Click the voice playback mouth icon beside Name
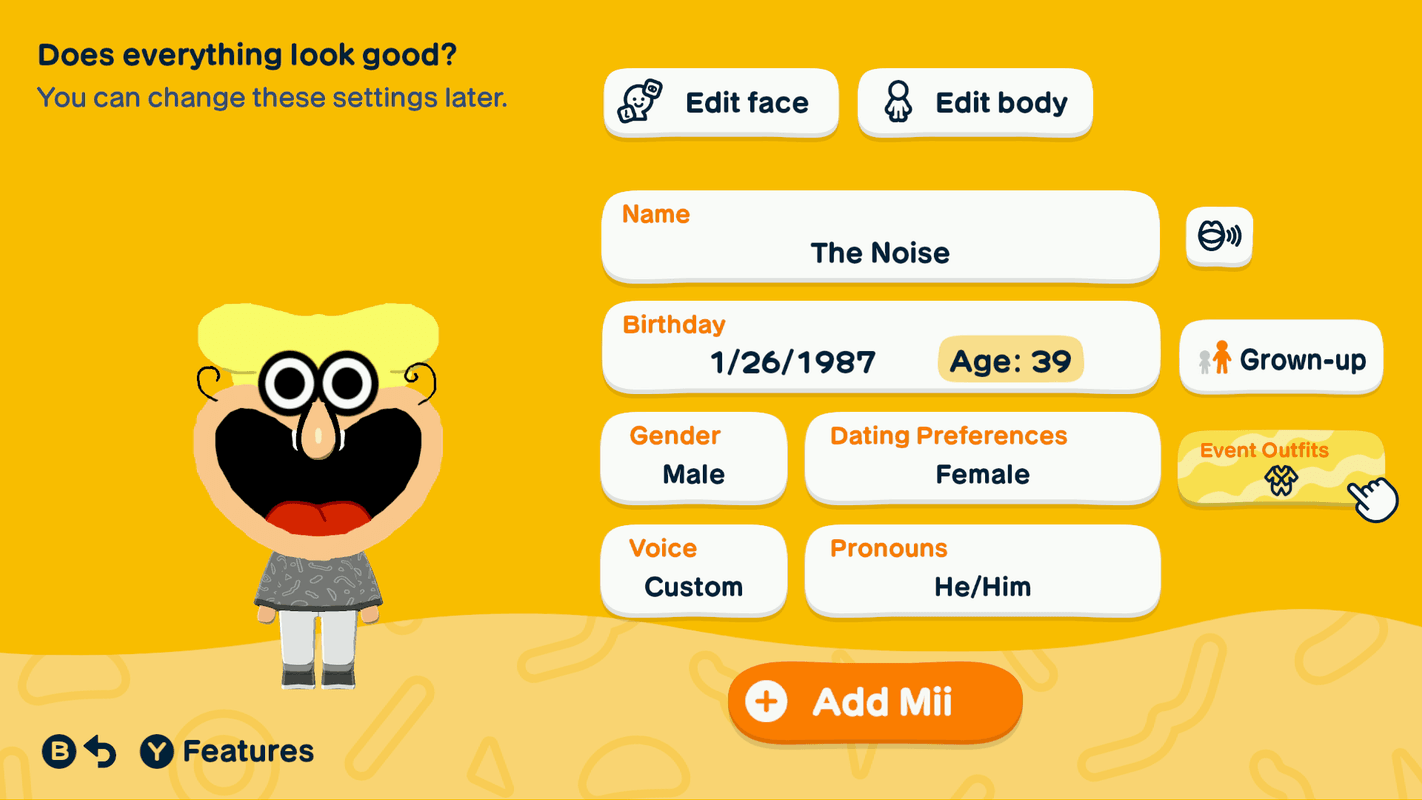 [1218, 236]
